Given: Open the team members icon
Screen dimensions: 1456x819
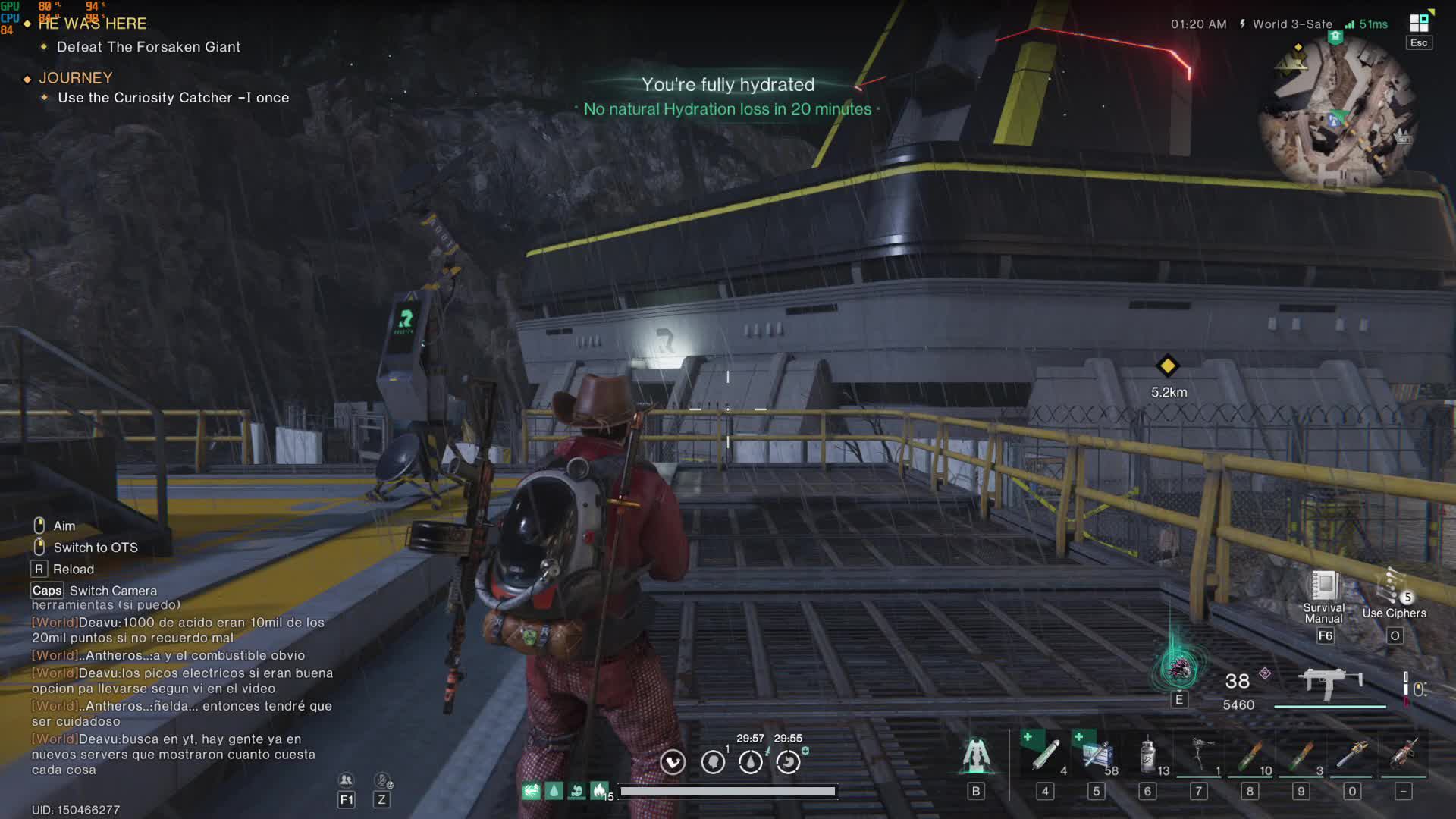Looking at the screenshot, I should [x=346, y=780].
